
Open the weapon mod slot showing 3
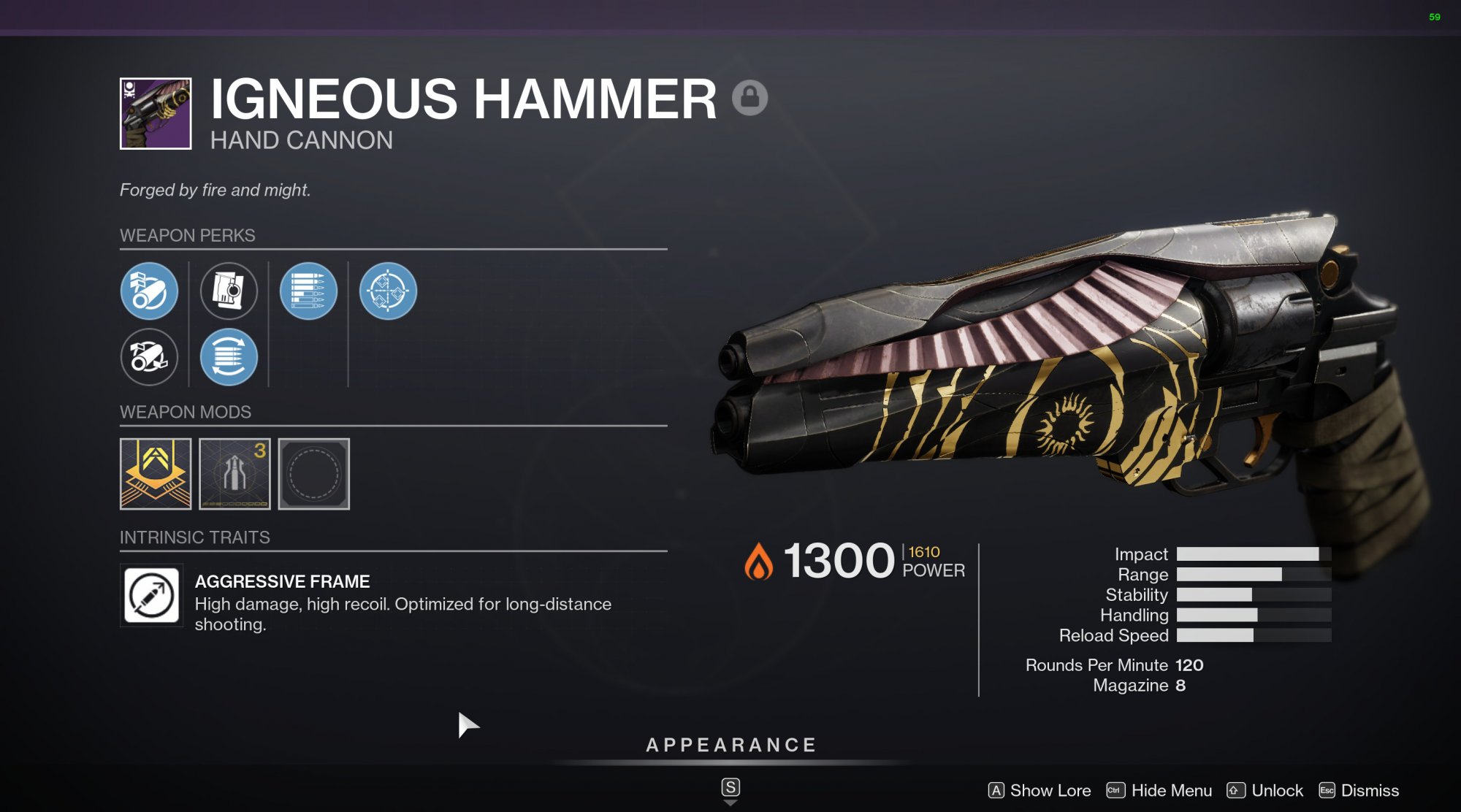coord(234,473)
